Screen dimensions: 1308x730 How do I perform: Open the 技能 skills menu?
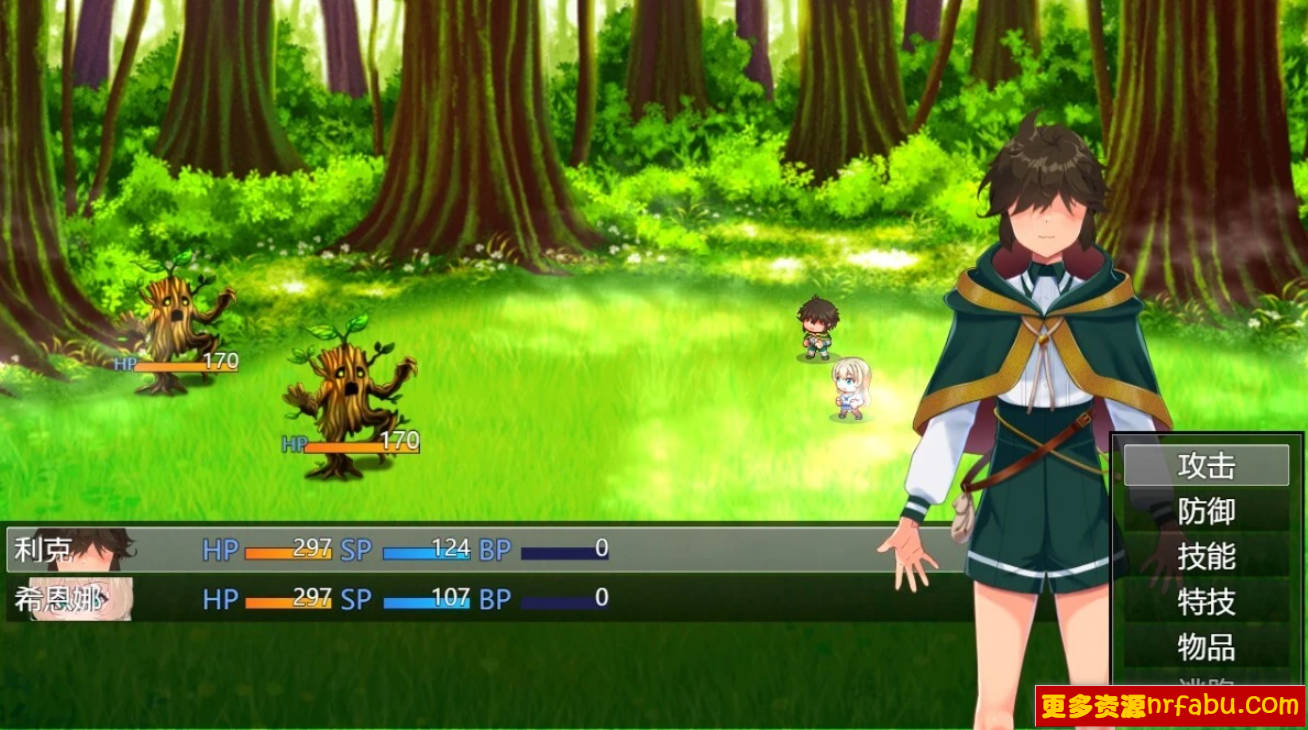[1206, 556]
